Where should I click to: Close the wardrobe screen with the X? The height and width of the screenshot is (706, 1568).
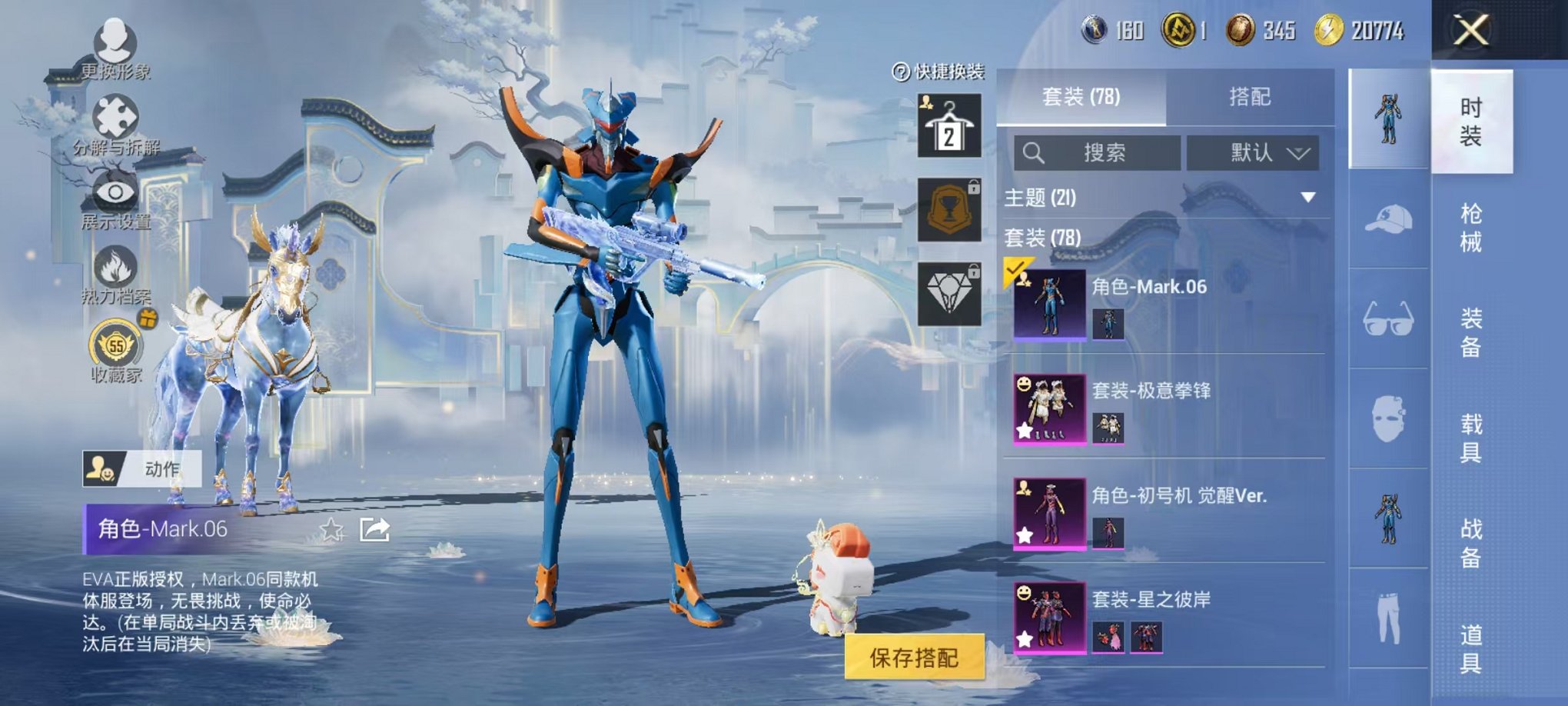coord(1470,31)
